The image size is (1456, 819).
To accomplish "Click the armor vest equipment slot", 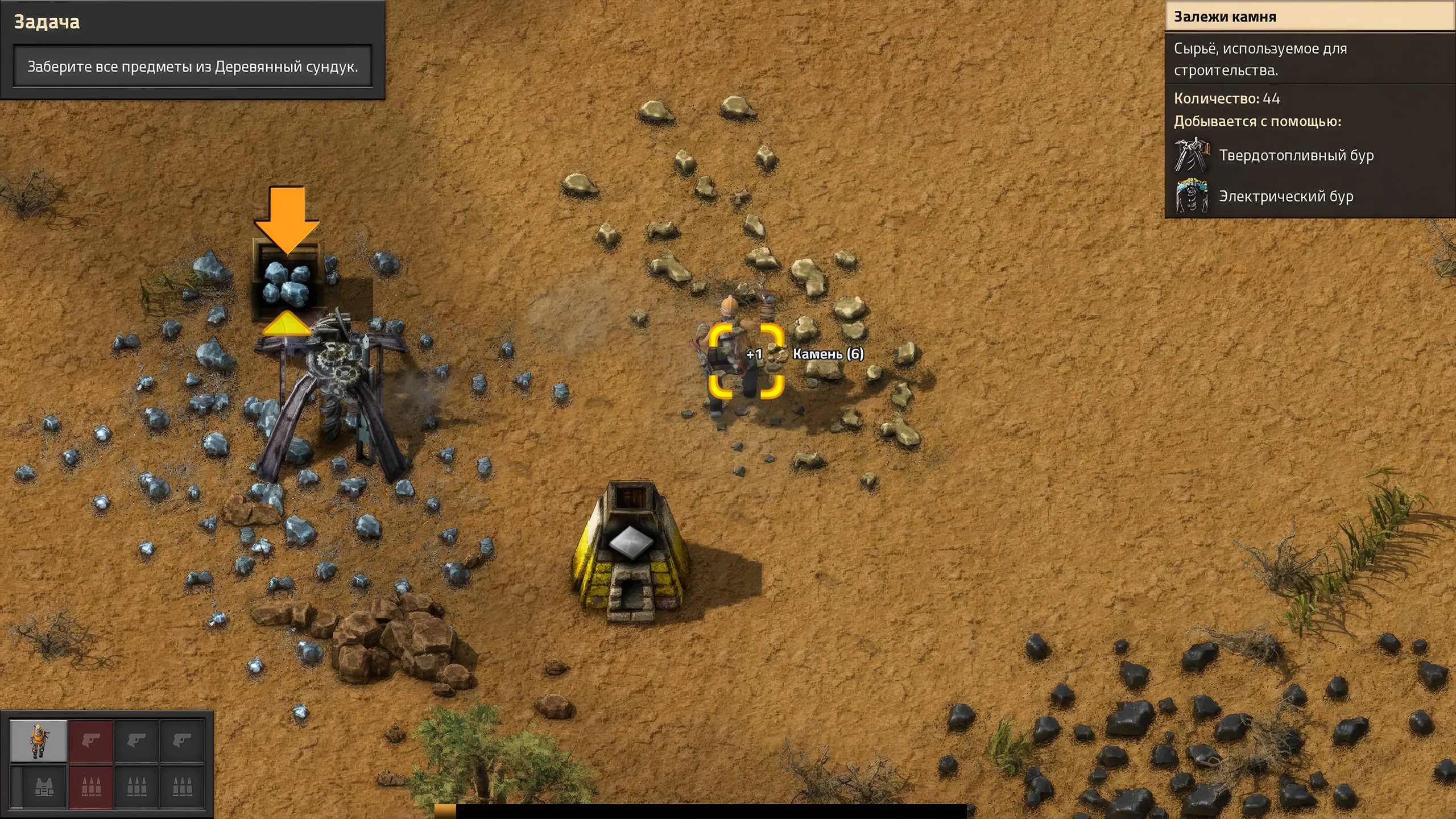I will click(x=44, y=787).
